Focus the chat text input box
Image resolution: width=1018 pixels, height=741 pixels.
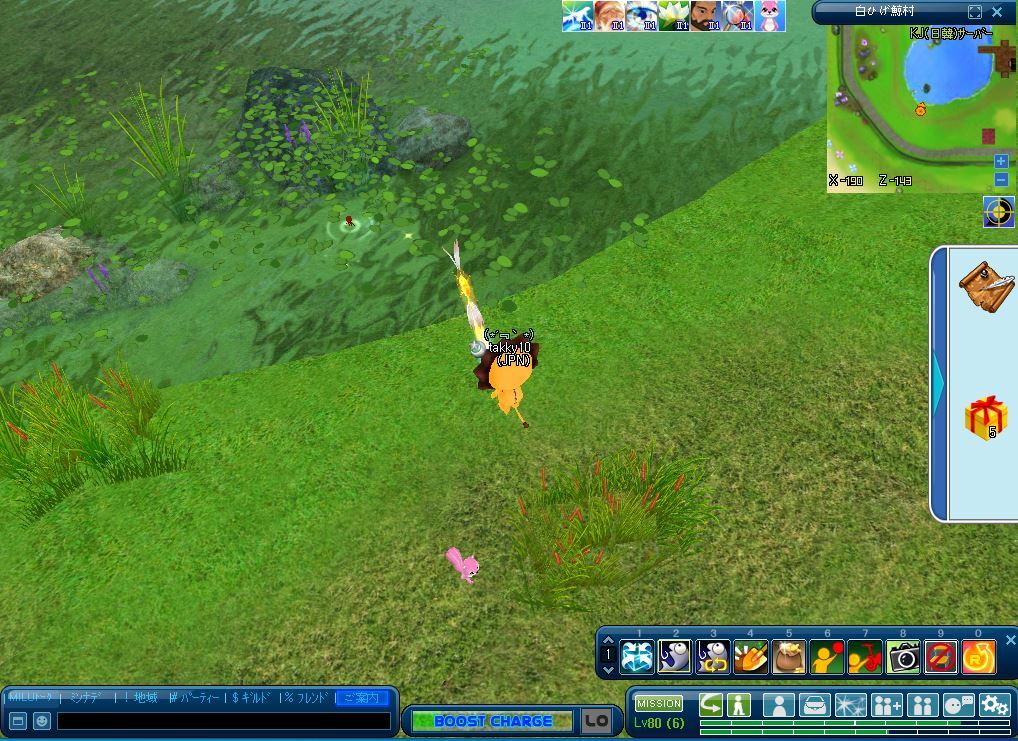coord(223,720)
